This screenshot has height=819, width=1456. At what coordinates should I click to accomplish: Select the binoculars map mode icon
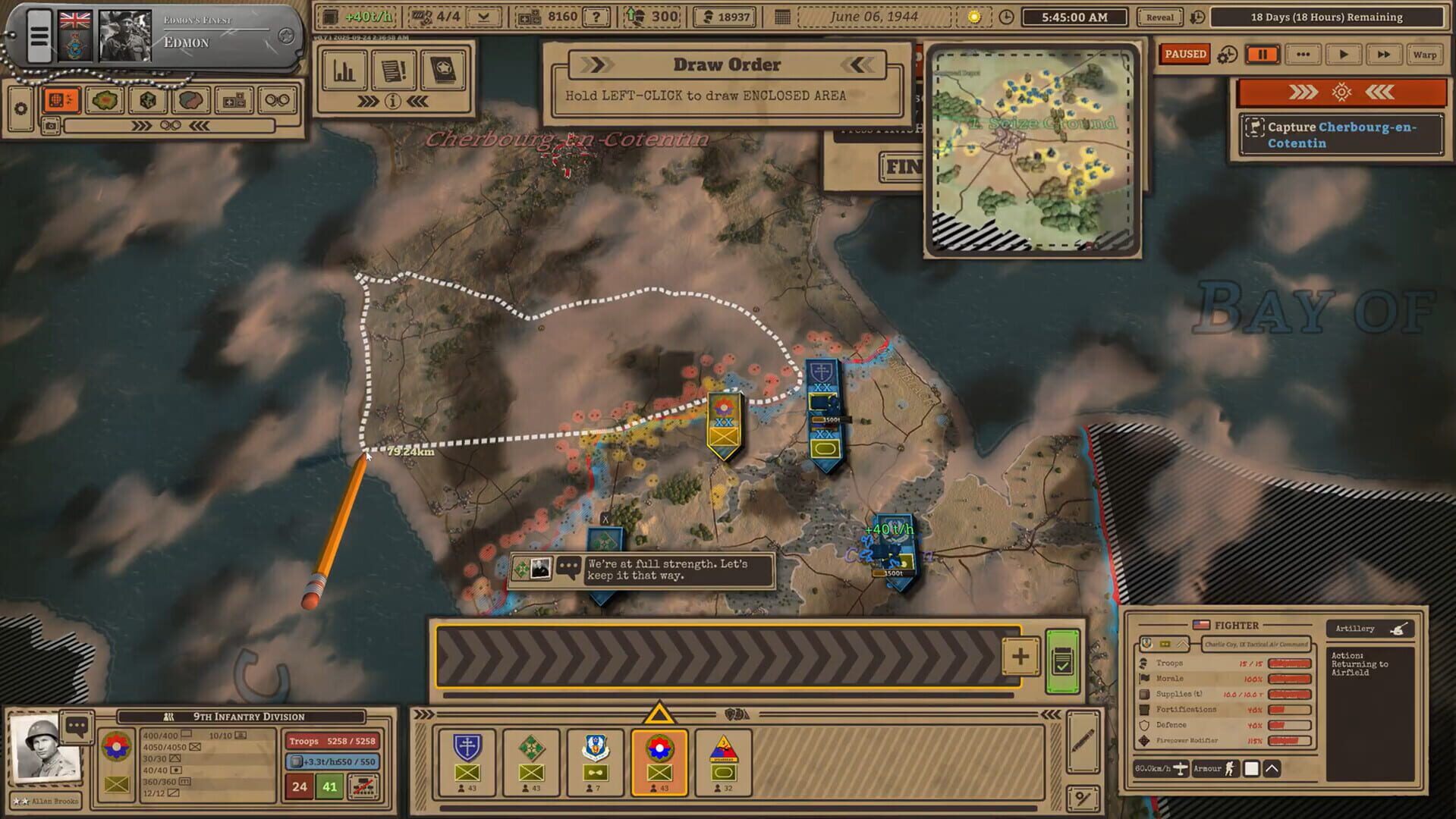click(277, 99)
